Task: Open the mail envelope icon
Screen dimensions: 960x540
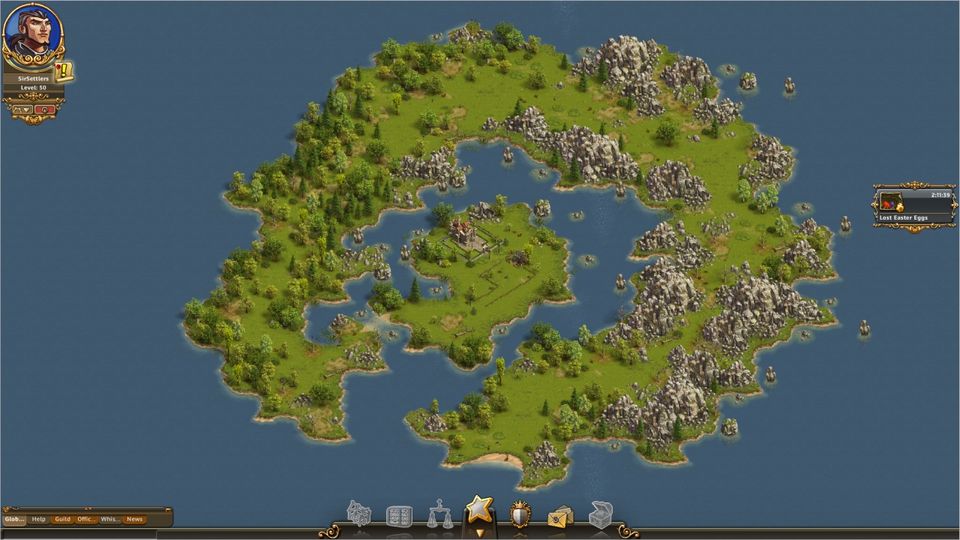Action: click(x=560, y=516)
